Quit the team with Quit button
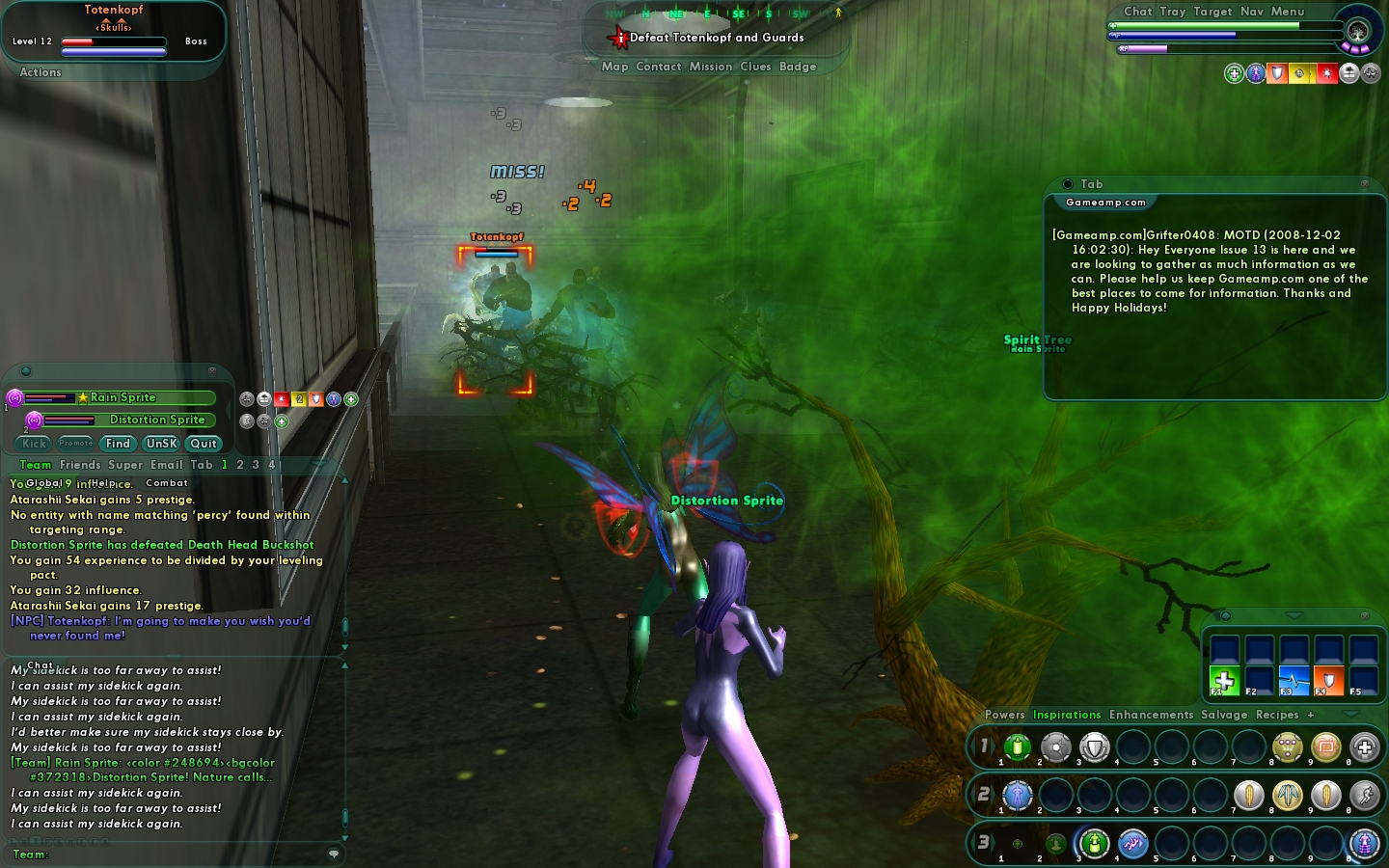 (x=204, y=444)
